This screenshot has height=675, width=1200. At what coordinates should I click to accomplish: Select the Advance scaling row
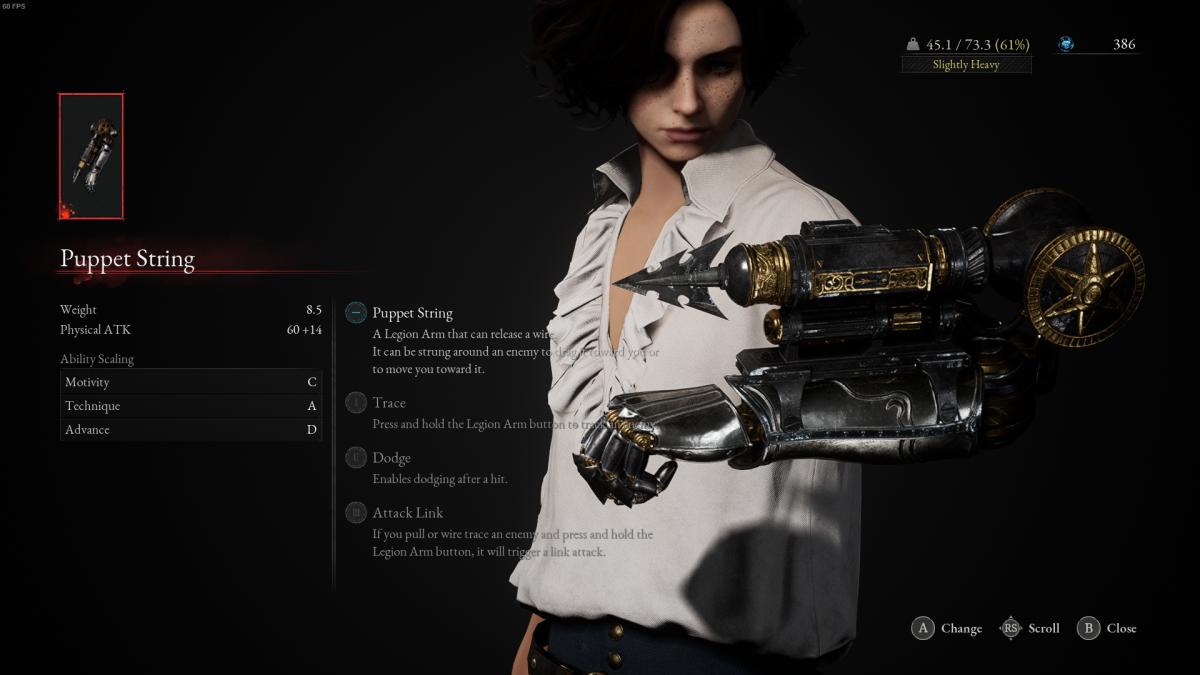(x=190, y=430)
